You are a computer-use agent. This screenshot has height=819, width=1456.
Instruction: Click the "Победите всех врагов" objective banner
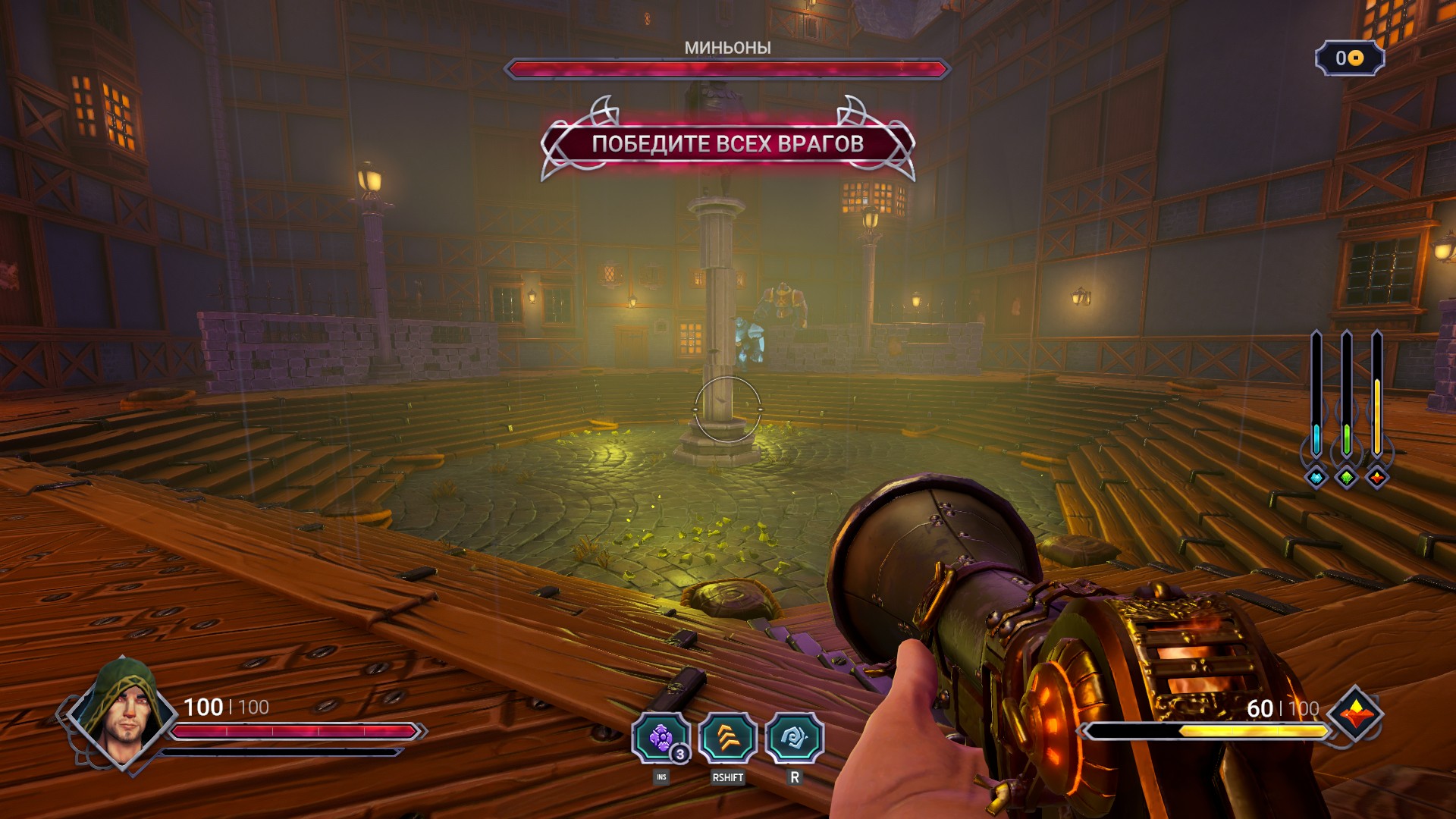pyautogui.click(x=727, y=143)
